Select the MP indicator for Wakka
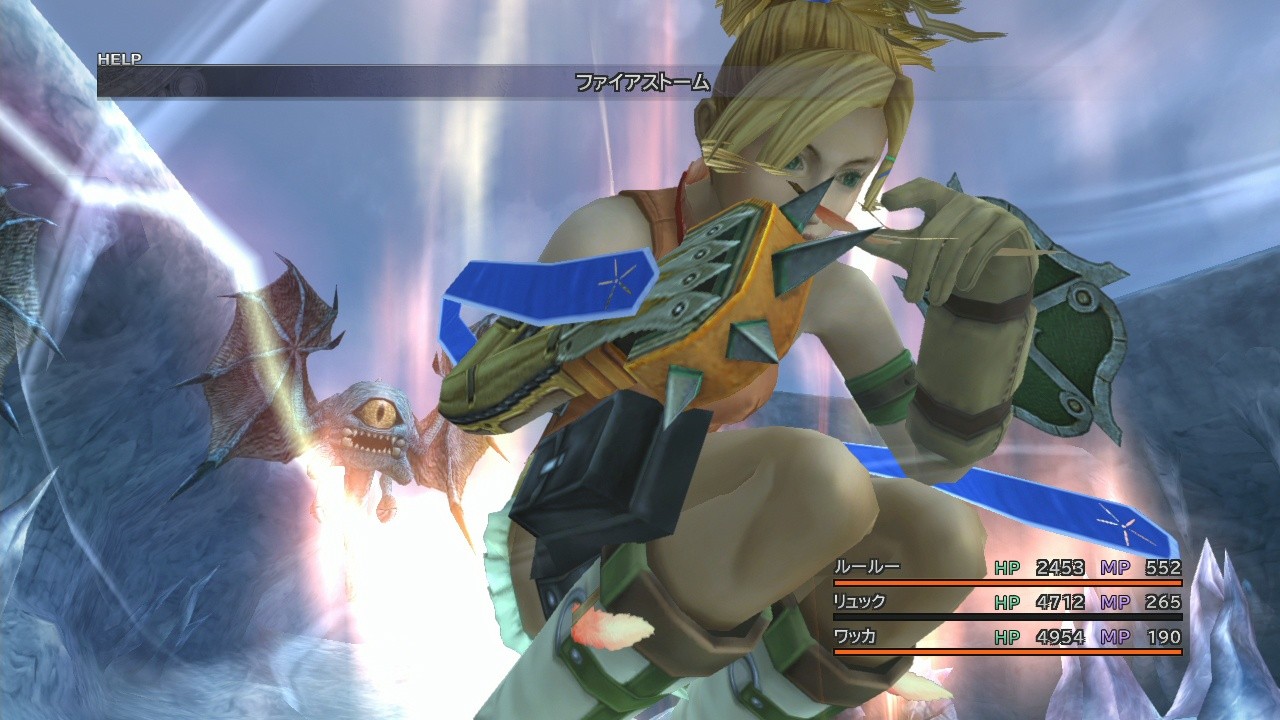Image resolution: width=1280 pixels, height=720 pixels. tap(1116, 637)
